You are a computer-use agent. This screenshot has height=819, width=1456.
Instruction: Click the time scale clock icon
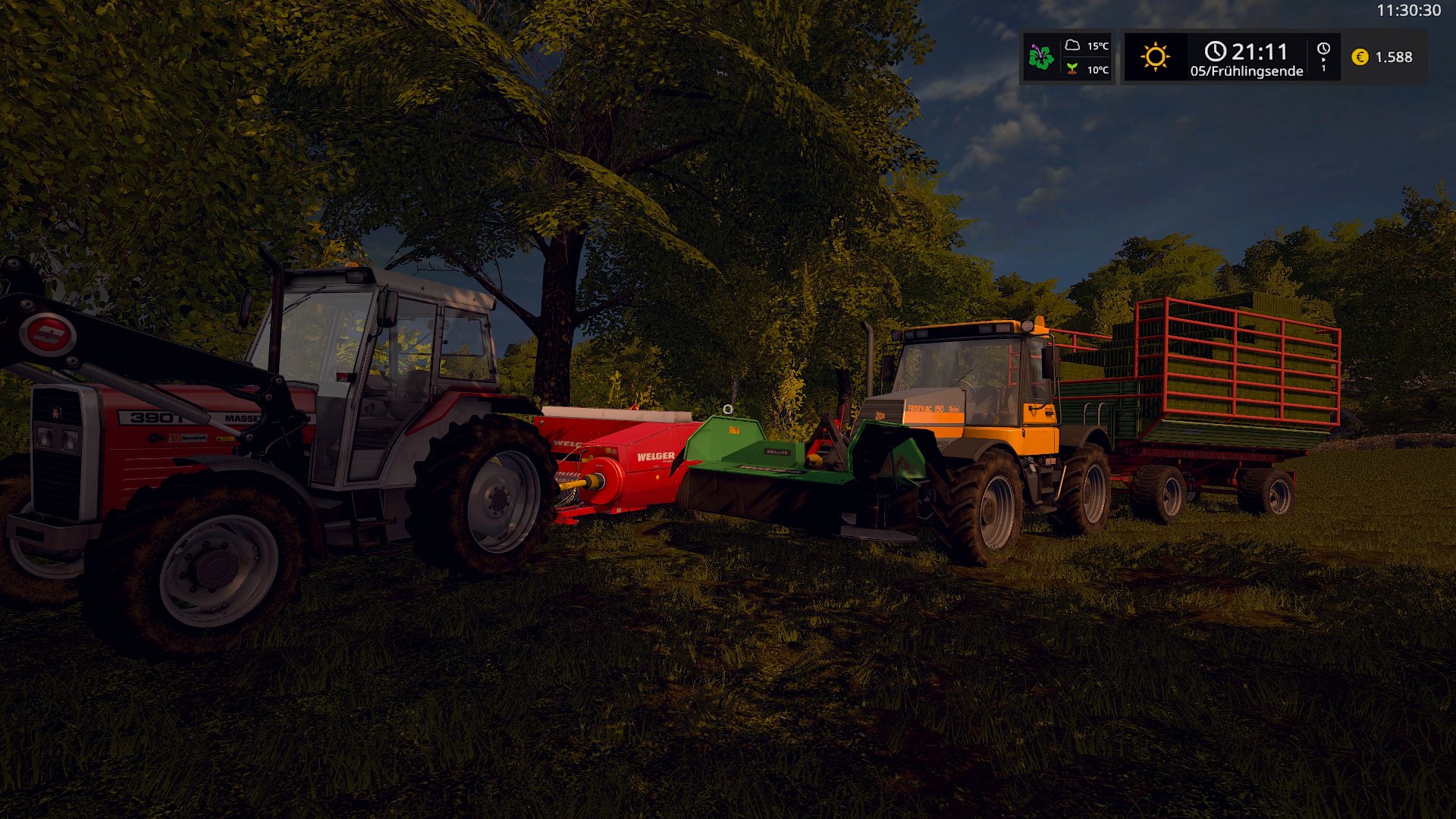point(1323,49)
